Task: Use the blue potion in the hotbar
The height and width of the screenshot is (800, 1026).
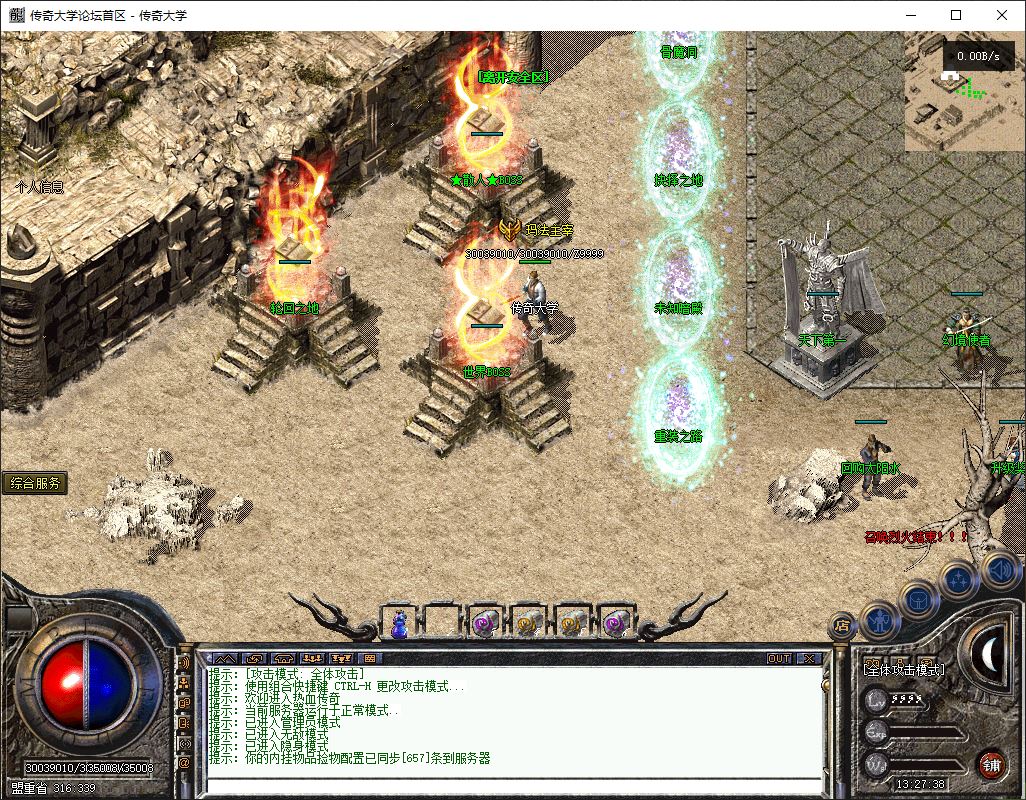Action: tap(400, 623)
